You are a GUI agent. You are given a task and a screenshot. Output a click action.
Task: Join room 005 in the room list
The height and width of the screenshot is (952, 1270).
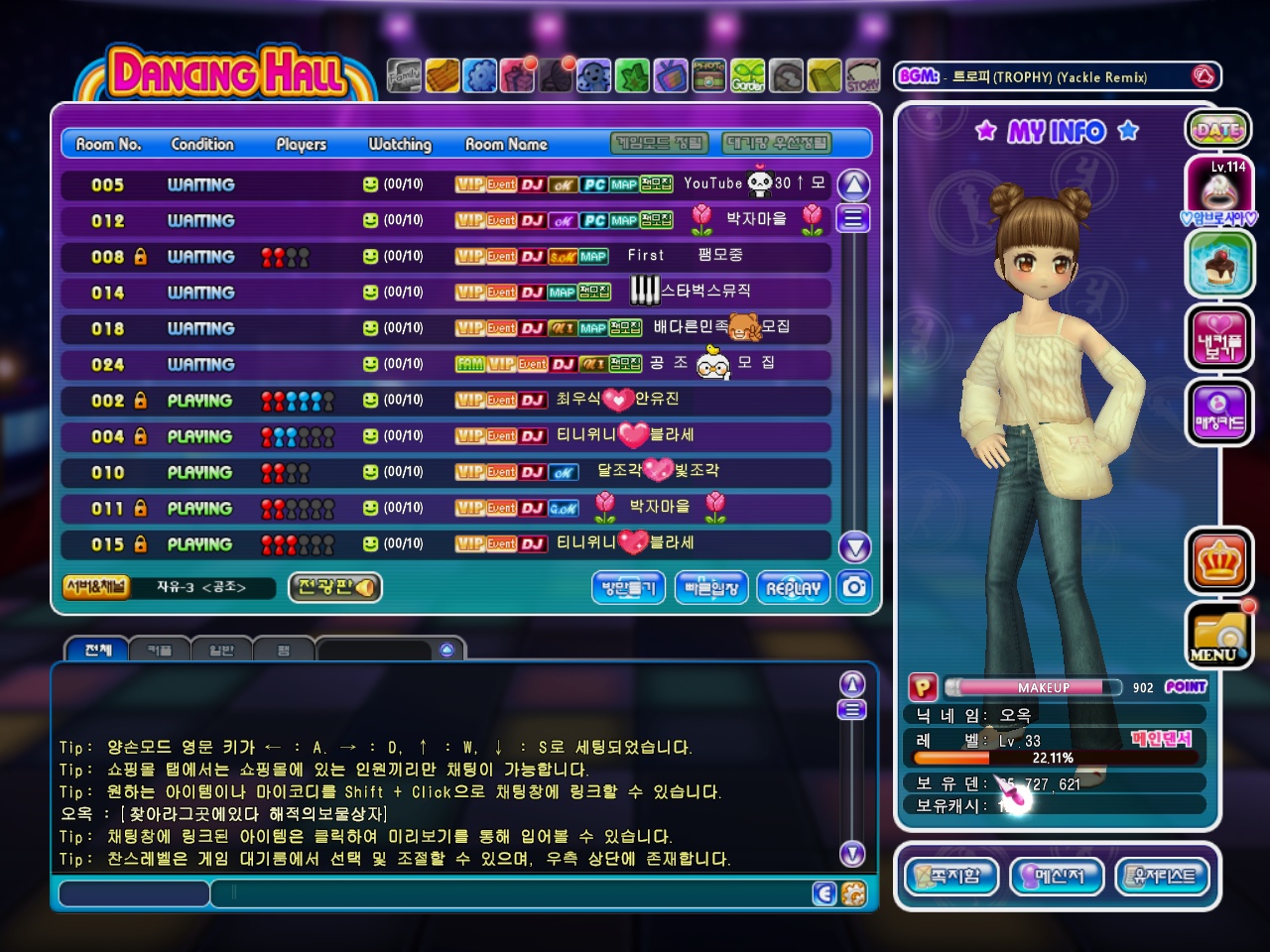point(445,184)
